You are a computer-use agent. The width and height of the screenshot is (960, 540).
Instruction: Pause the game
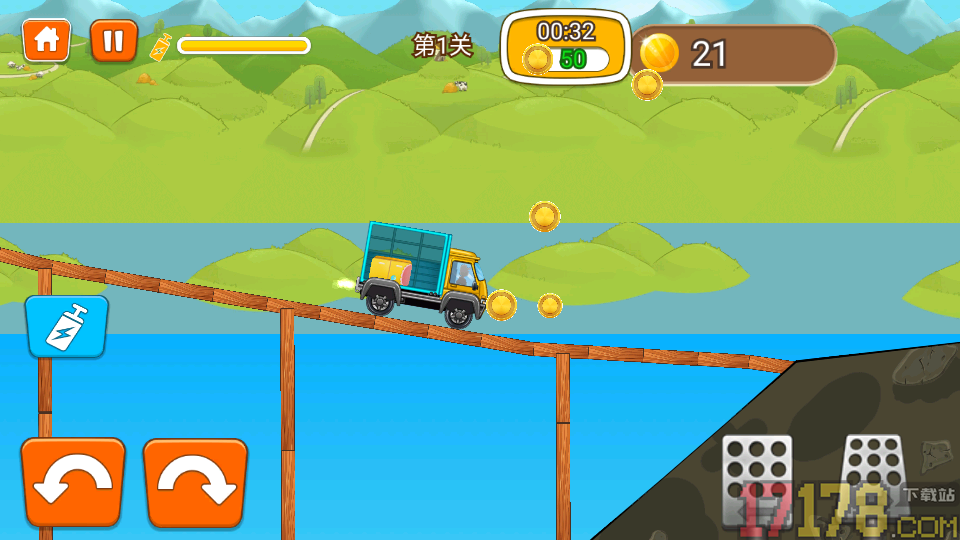point(113,41)
